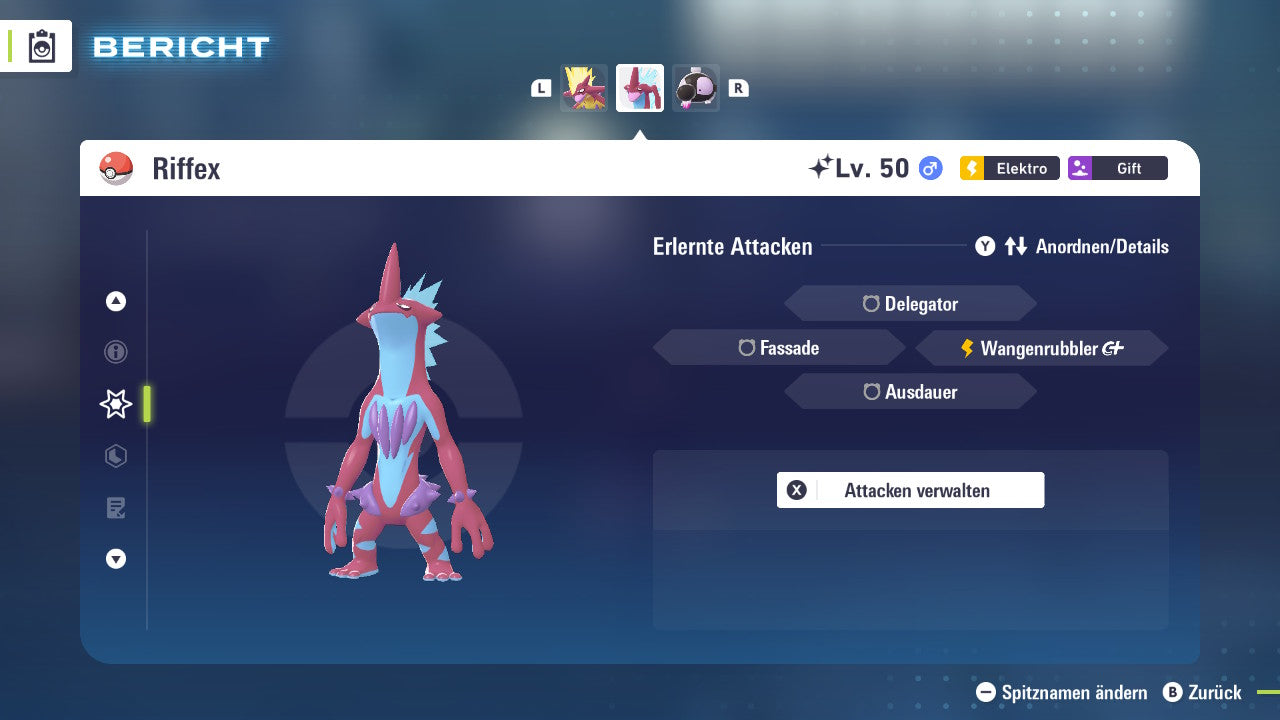Image resolution: width=1280 pixels, height=720 pixels.
Task: Click the lightning icon on Wangenrubbler move
Action: (966, 348)
